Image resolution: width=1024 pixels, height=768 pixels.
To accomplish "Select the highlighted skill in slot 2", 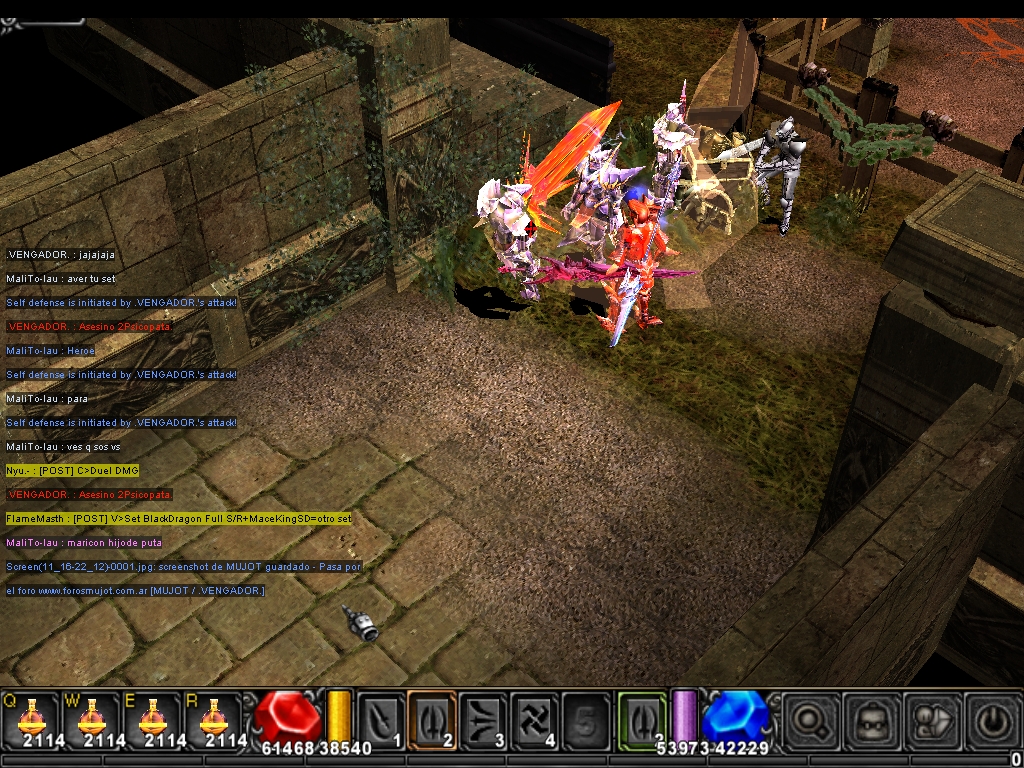I will [432, 718].
